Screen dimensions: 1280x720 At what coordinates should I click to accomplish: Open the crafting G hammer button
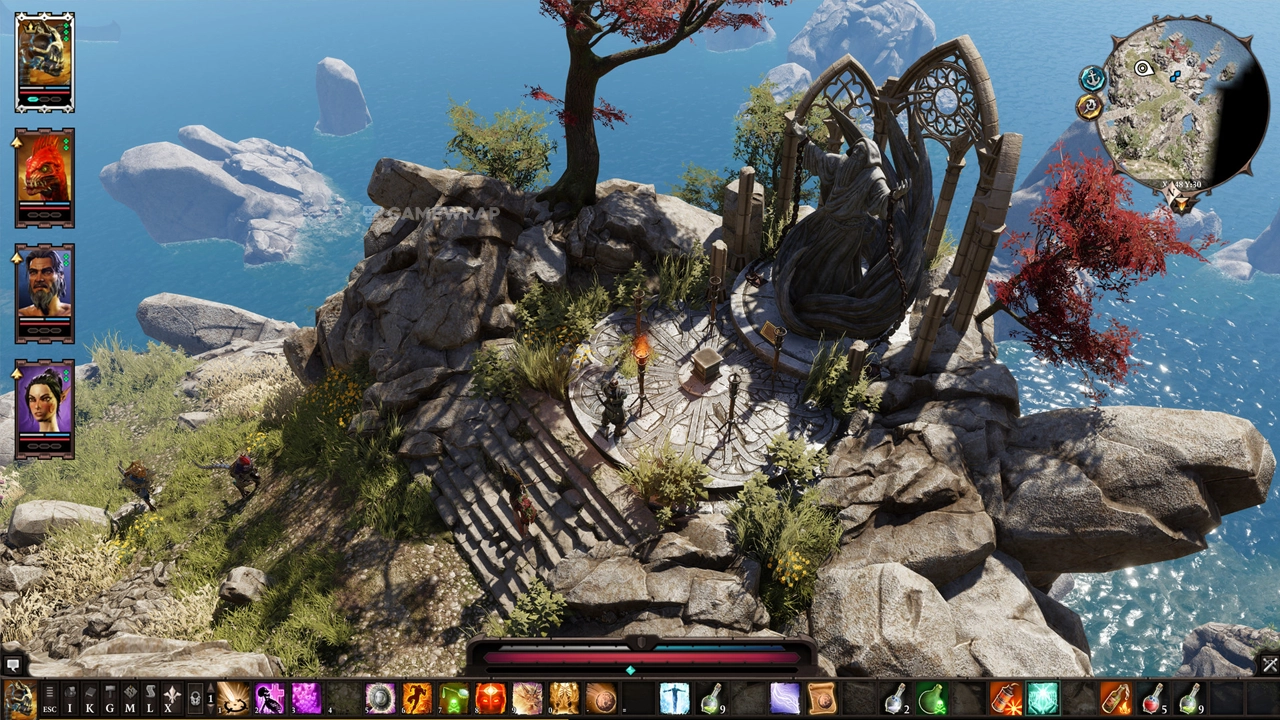click(x=109, y=697)
